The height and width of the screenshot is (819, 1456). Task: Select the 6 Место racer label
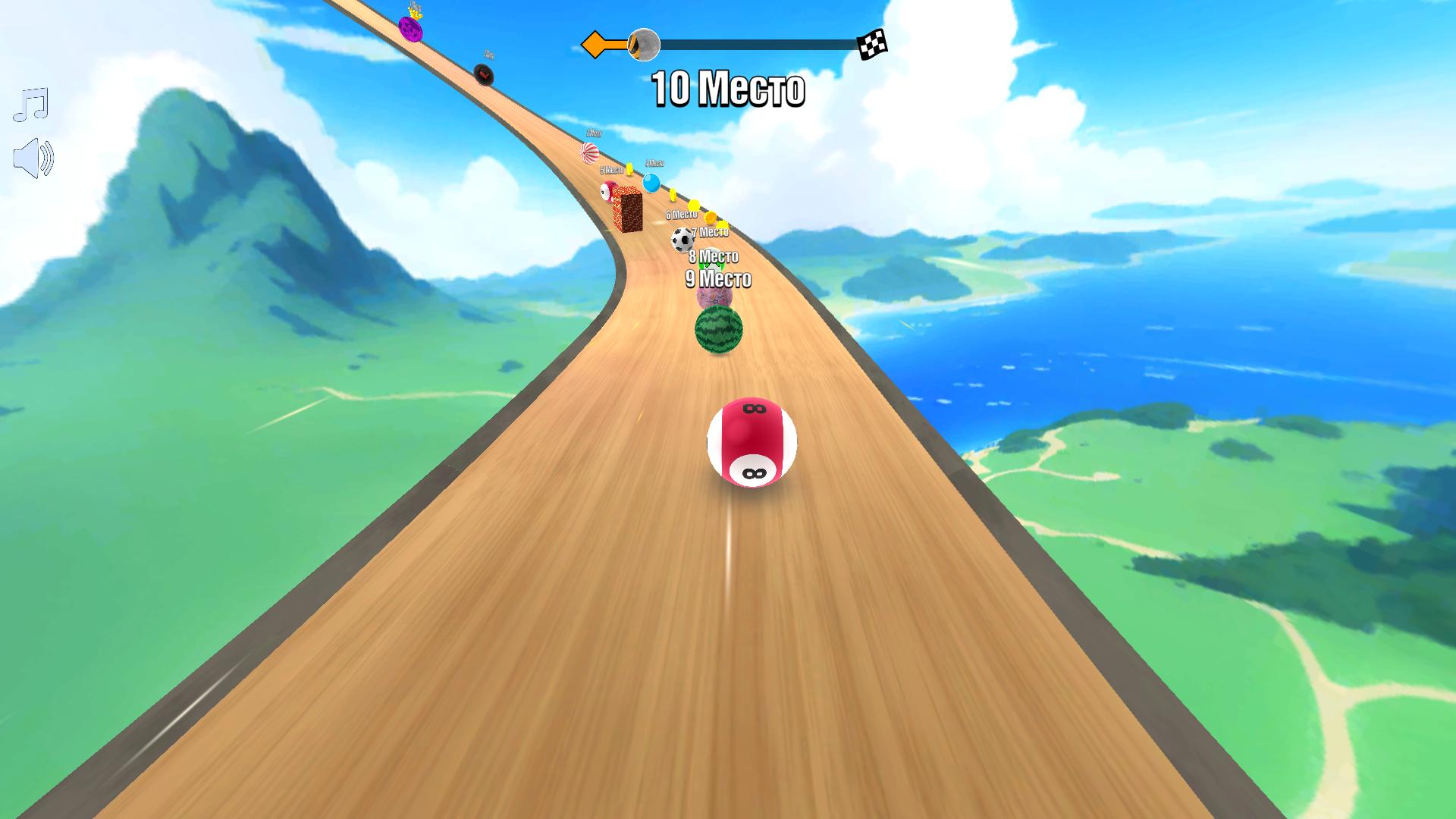tap(682, 215)
